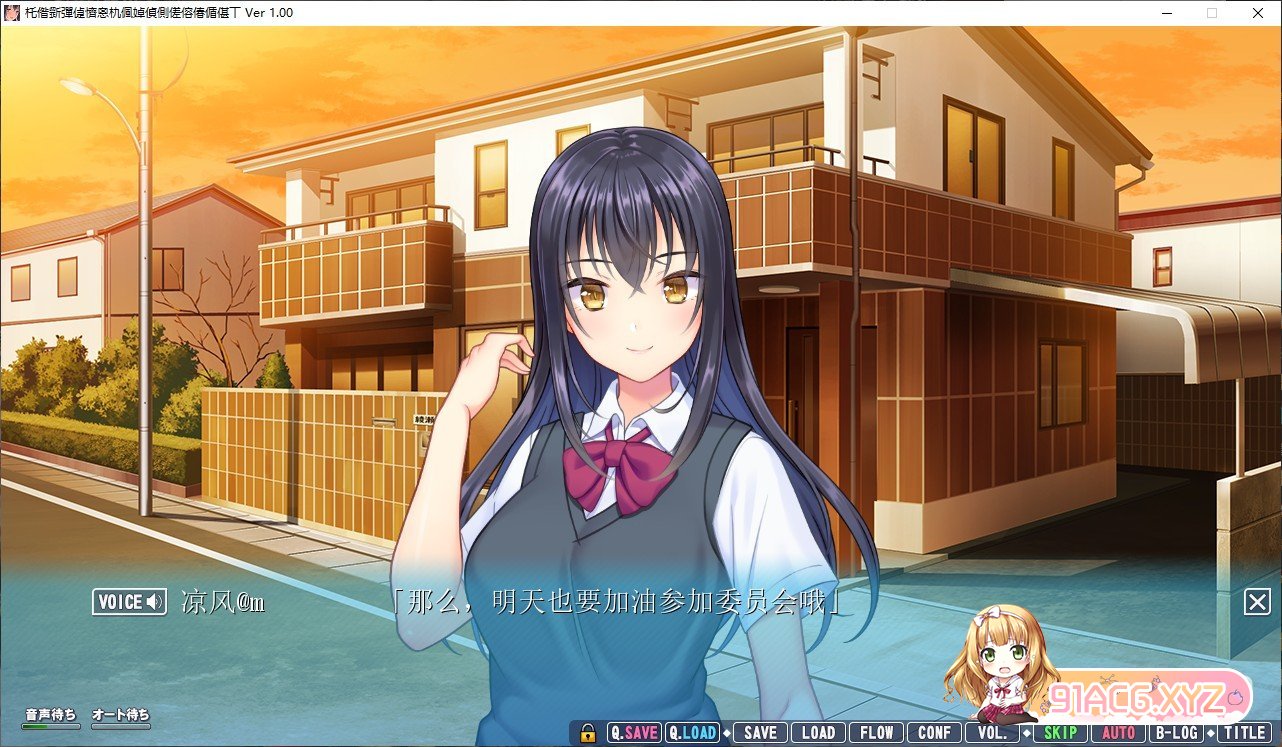1282x747 pixels.
Task: Activate SKIP mode
Action: (x=1059, y=733)
